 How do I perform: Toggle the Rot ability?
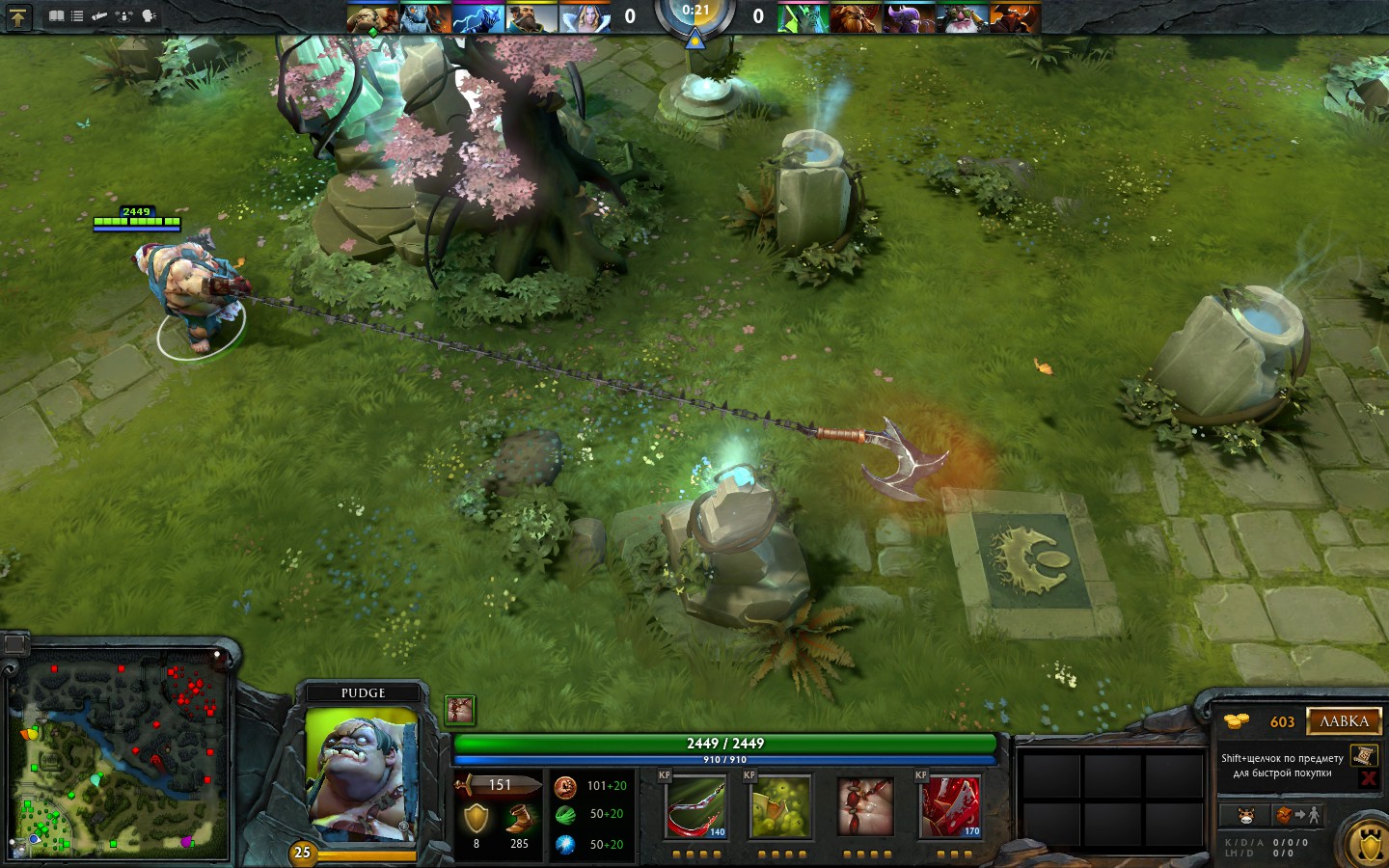[779, 807]
